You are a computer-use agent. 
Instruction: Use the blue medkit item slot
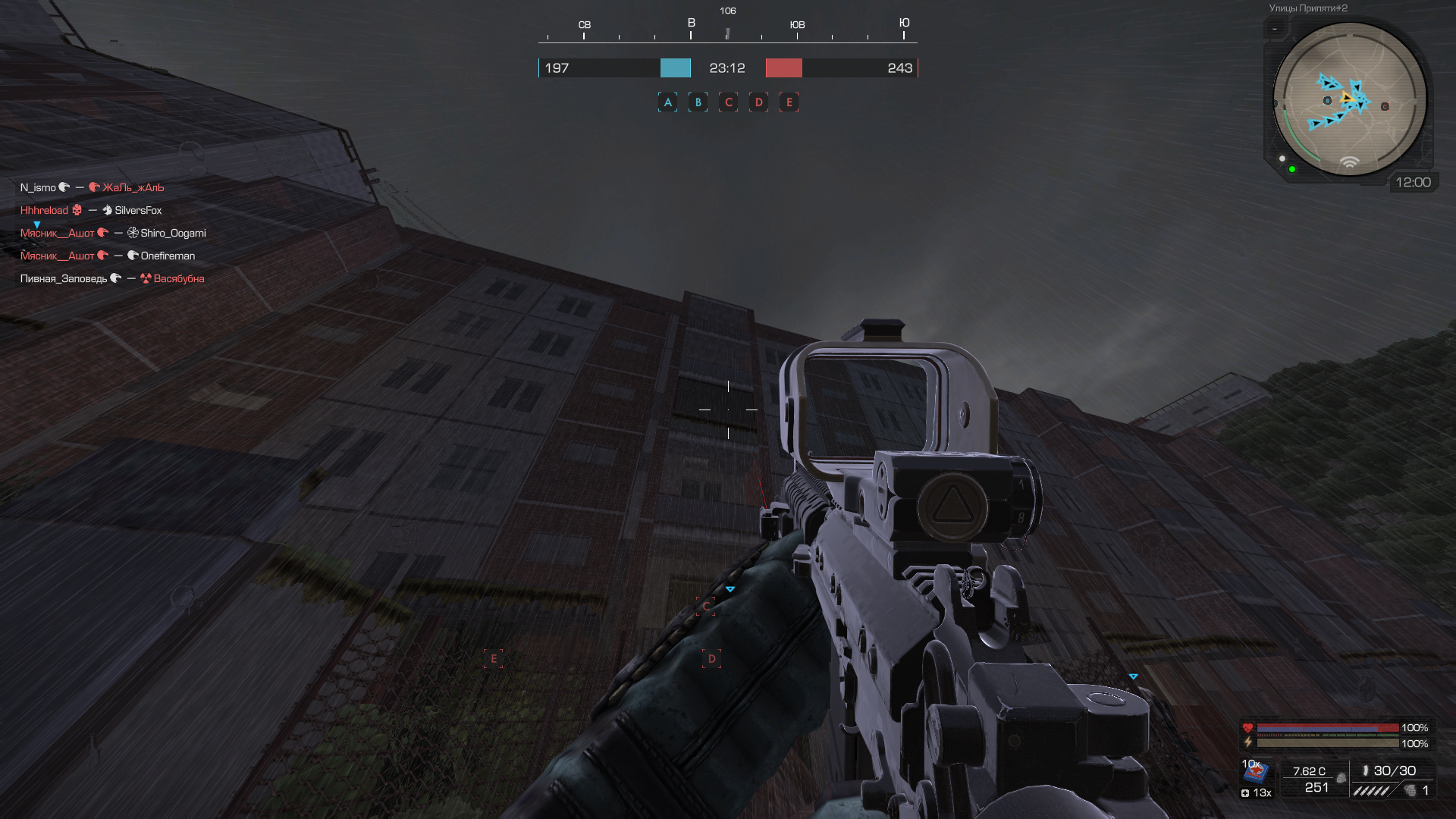(x=1256, y=772)
